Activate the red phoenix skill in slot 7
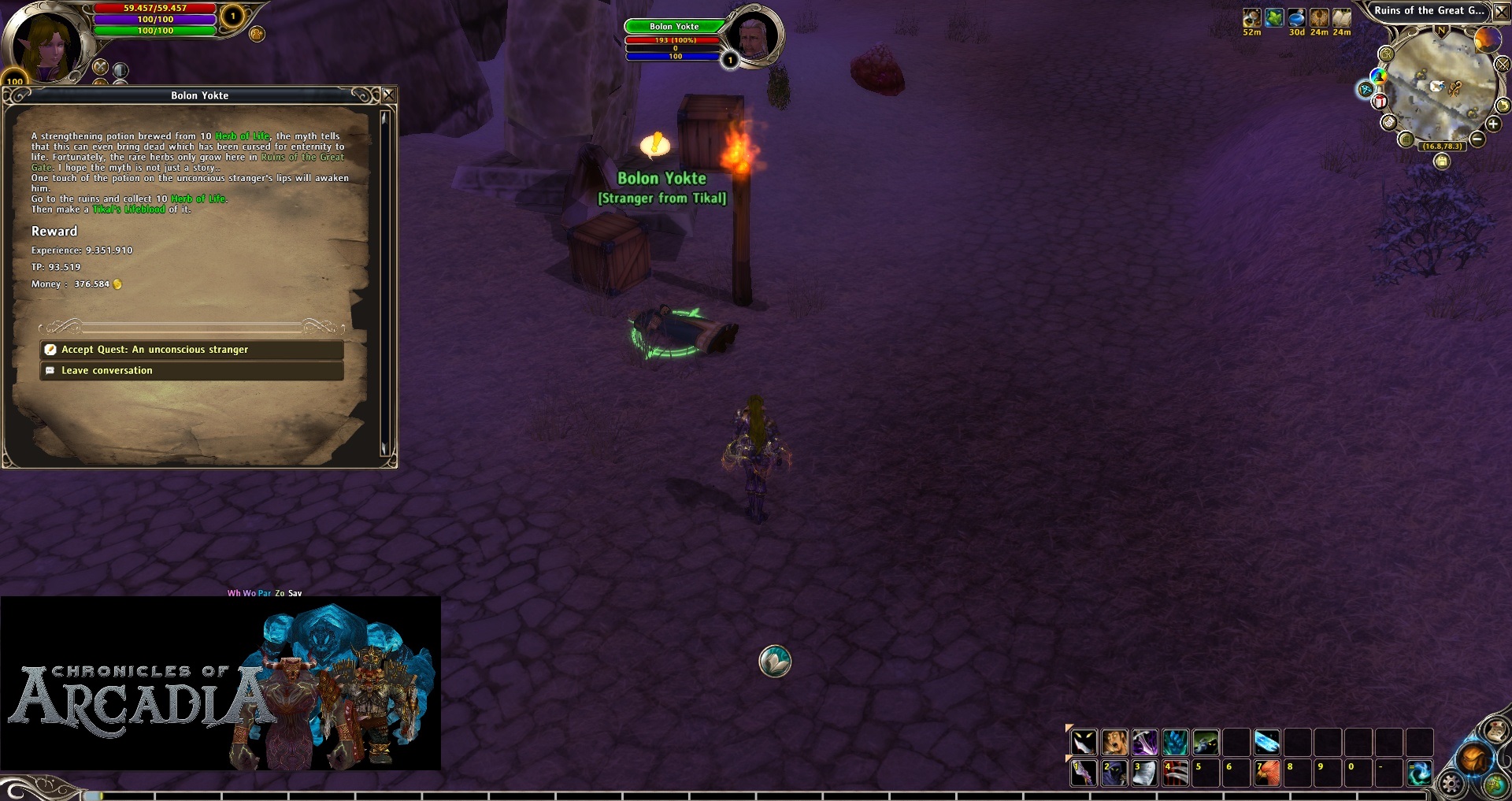 click(1266, 773)
